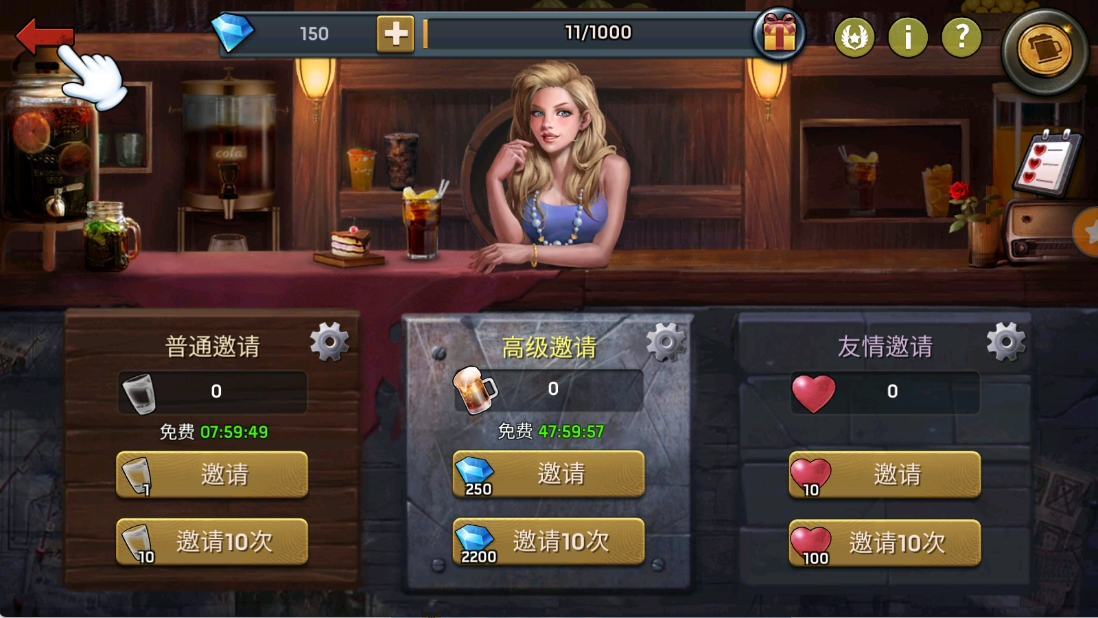Viewport: 1098px width, 618px height.
Task: Show the info panel
Action: 908,38
